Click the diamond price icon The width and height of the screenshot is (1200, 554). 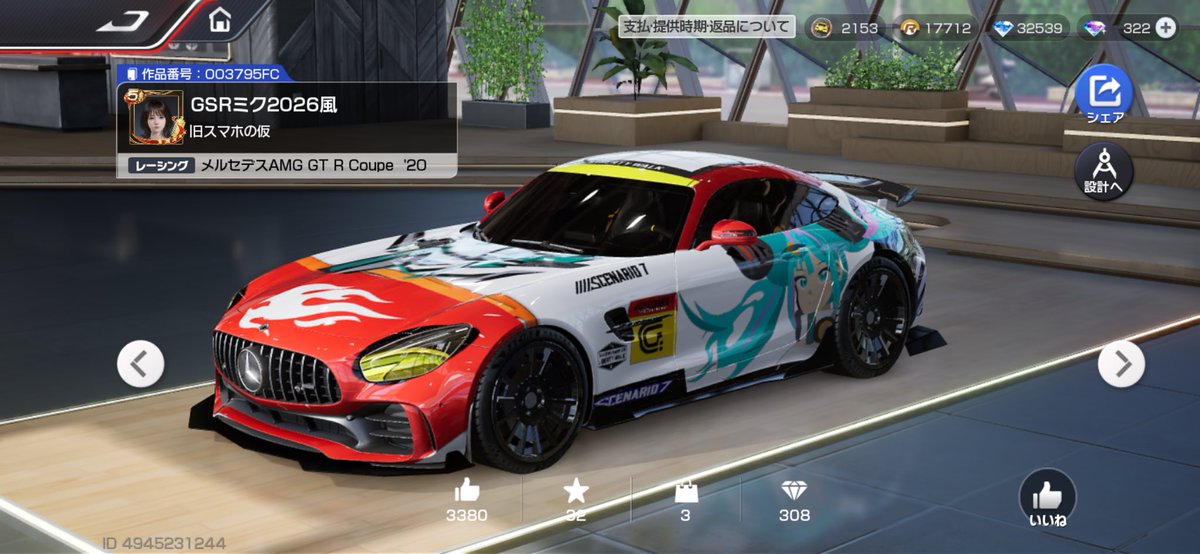click(794, 490)
